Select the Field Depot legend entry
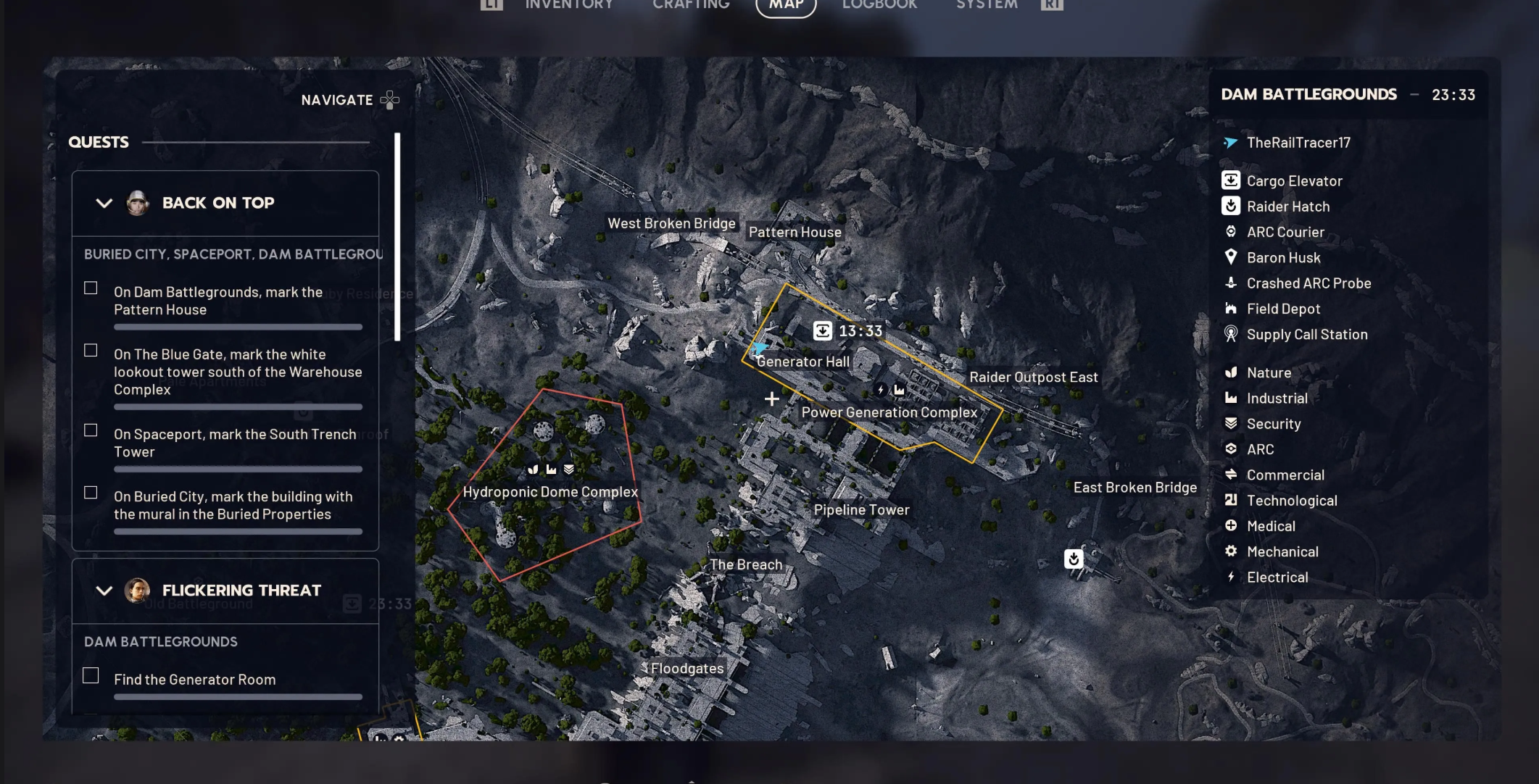Viewport: 1539px width, 784px height. point(1282,309)
